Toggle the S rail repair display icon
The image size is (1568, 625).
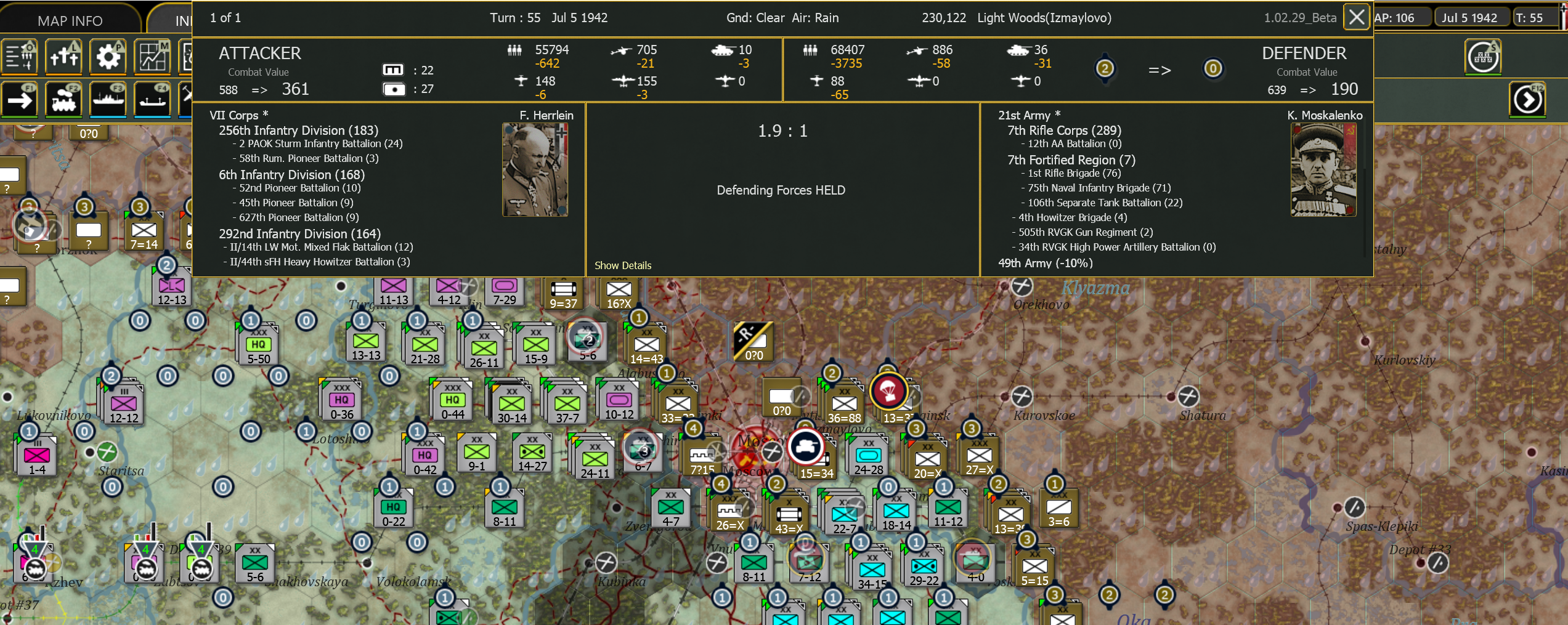coord(1484,56)
